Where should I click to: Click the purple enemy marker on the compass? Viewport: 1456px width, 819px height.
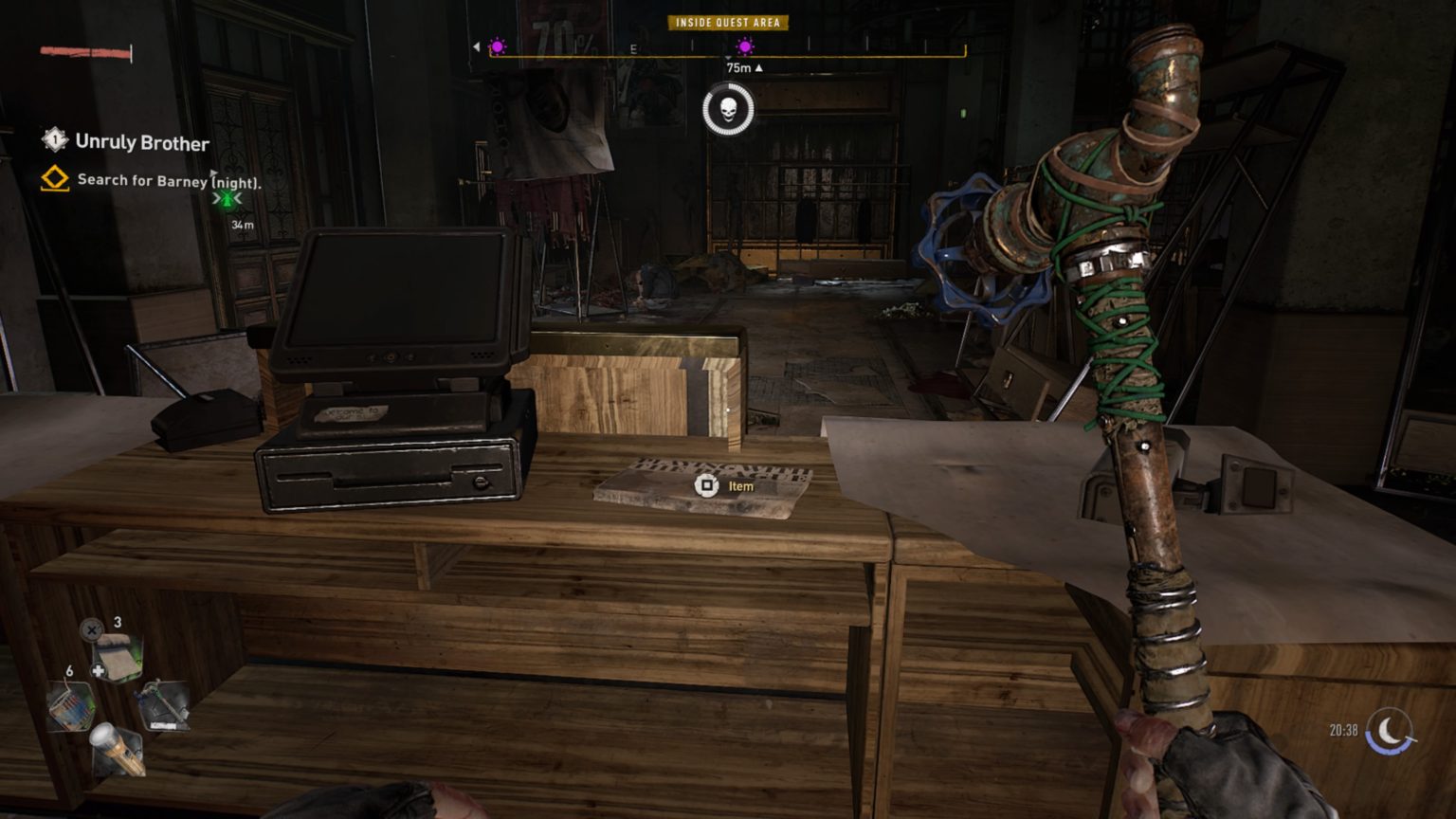tap(746, 45)
